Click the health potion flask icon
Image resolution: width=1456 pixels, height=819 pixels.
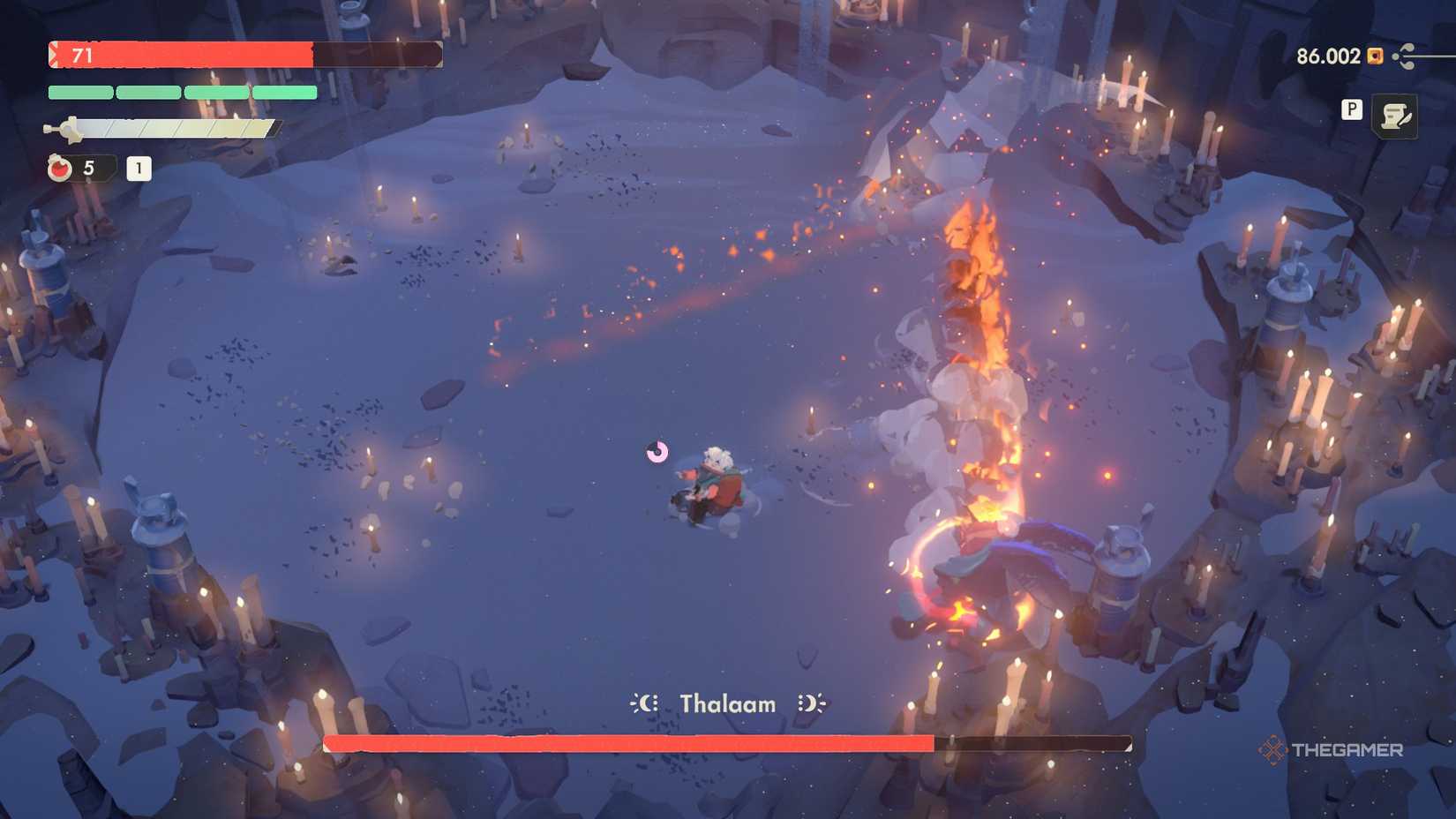(58, 169)
